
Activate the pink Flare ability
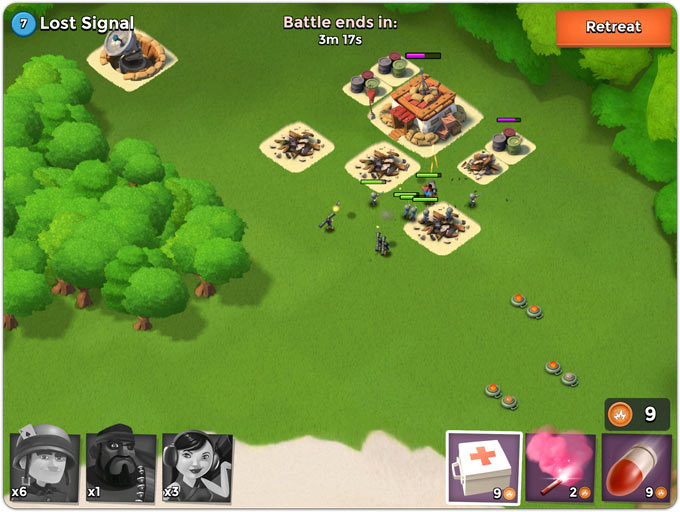560,467
